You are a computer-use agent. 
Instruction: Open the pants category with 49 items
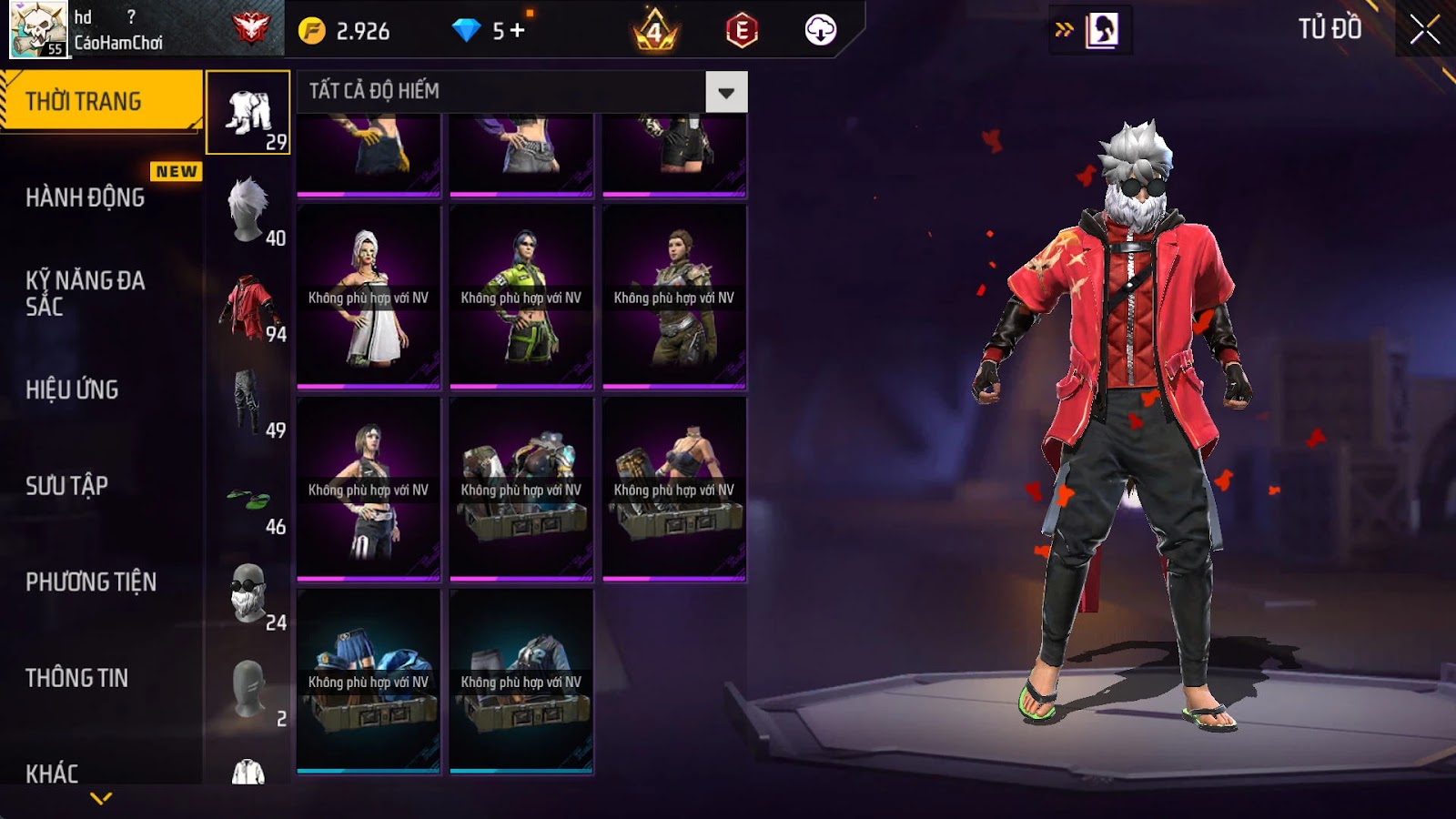(248, 402)
